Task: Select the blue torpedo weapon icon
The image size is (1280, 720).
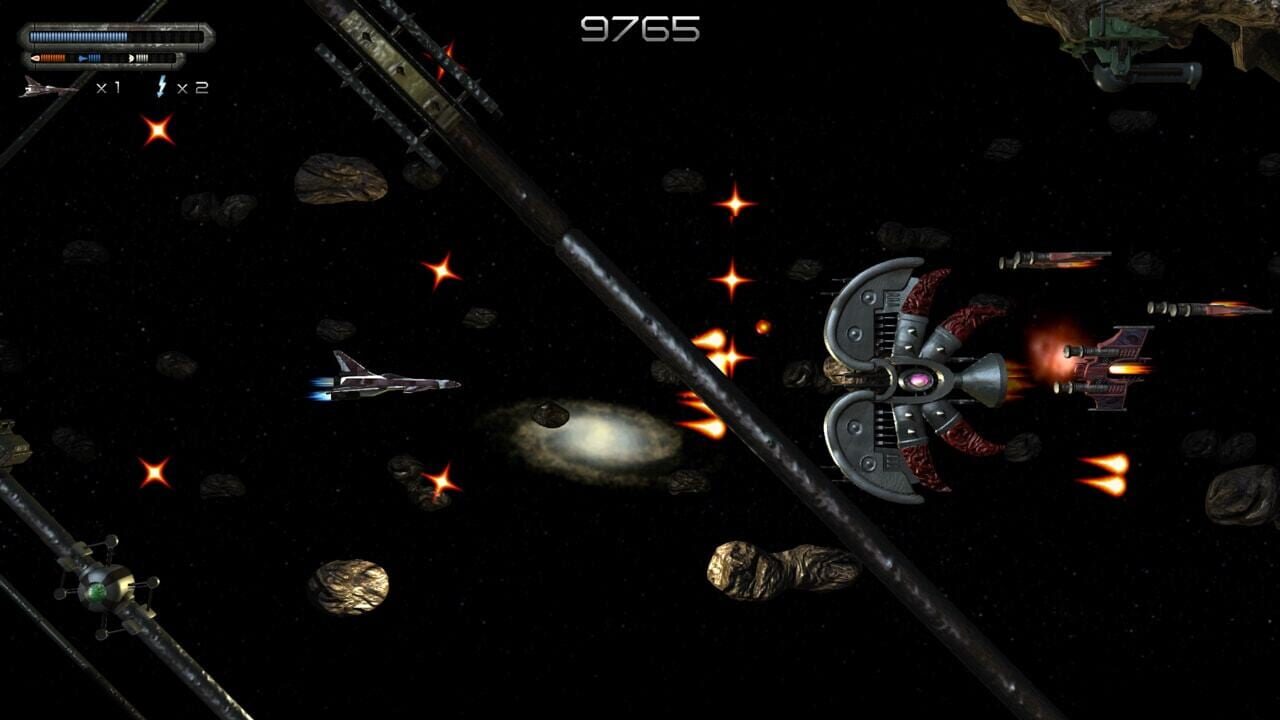Action: coord(84,57)
